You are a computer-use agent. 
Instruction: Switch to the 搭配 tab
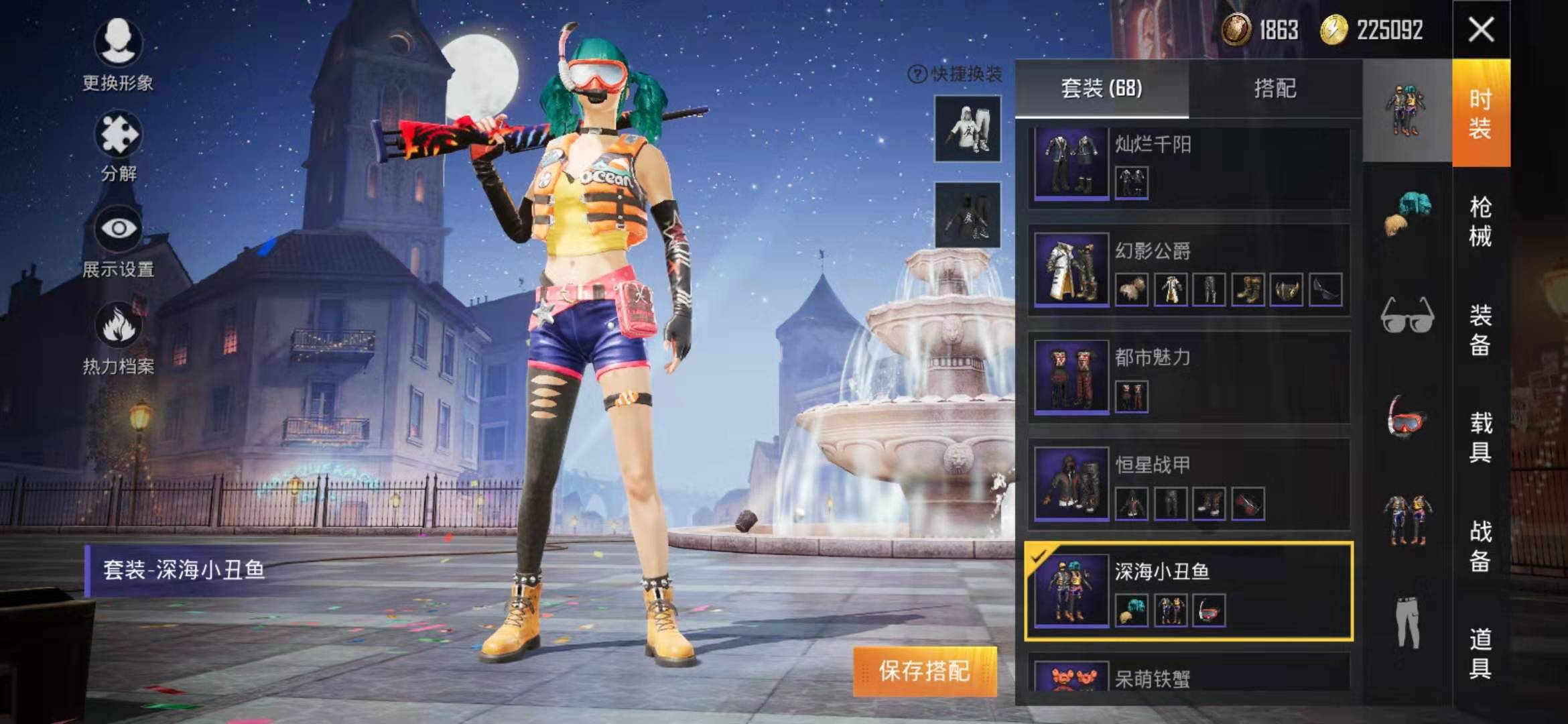coord(1275,88)
